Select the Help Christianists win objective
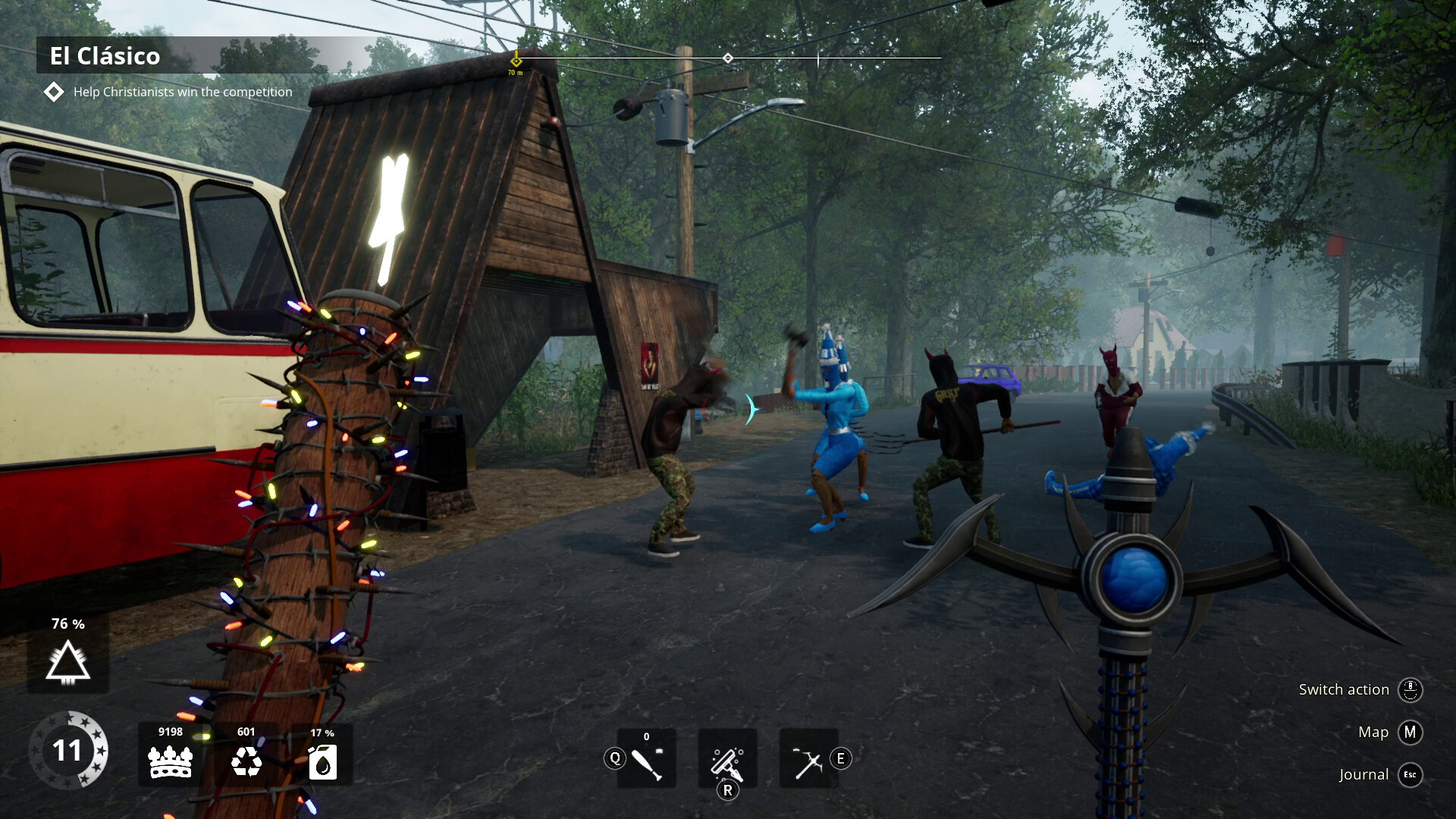 (x=182, y=92)
